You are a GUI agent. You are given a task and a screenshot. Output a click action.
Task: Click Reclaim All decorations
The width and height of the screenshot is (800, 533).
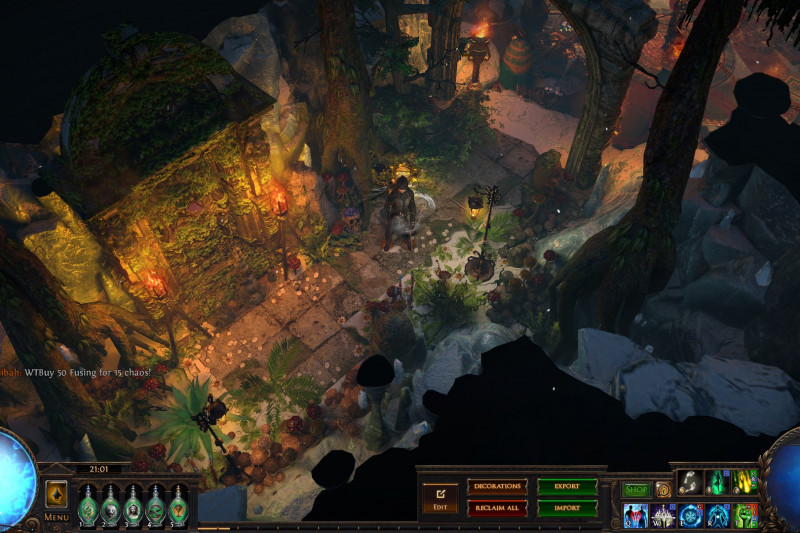(497, 508)
